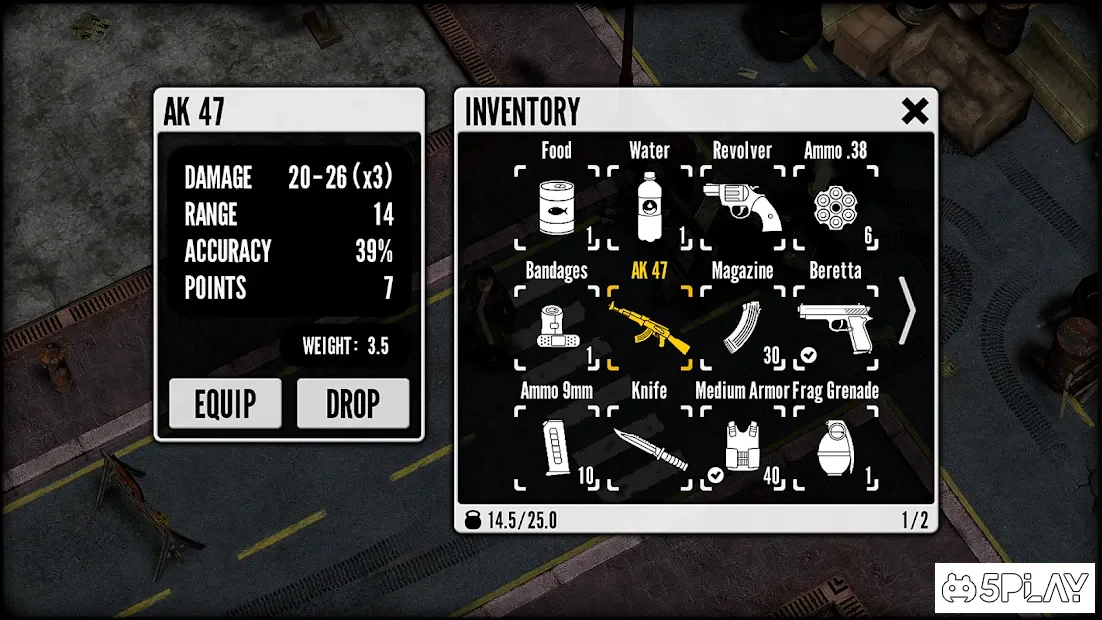Select the Magazine slot
This screenshot has width=1102, height=620.
coord(742,327)
